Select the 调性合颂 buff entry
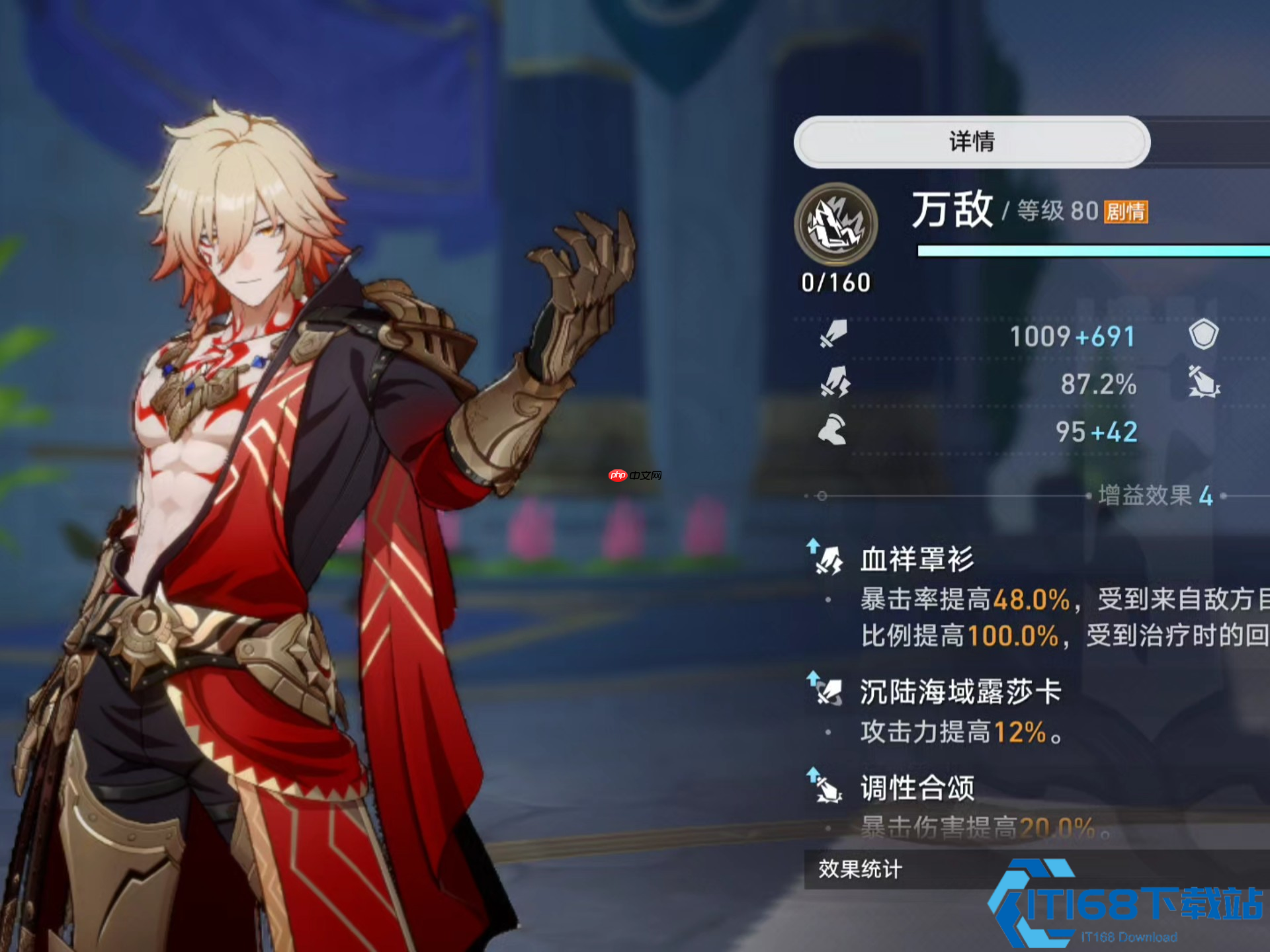 click(x=917, y=788)
